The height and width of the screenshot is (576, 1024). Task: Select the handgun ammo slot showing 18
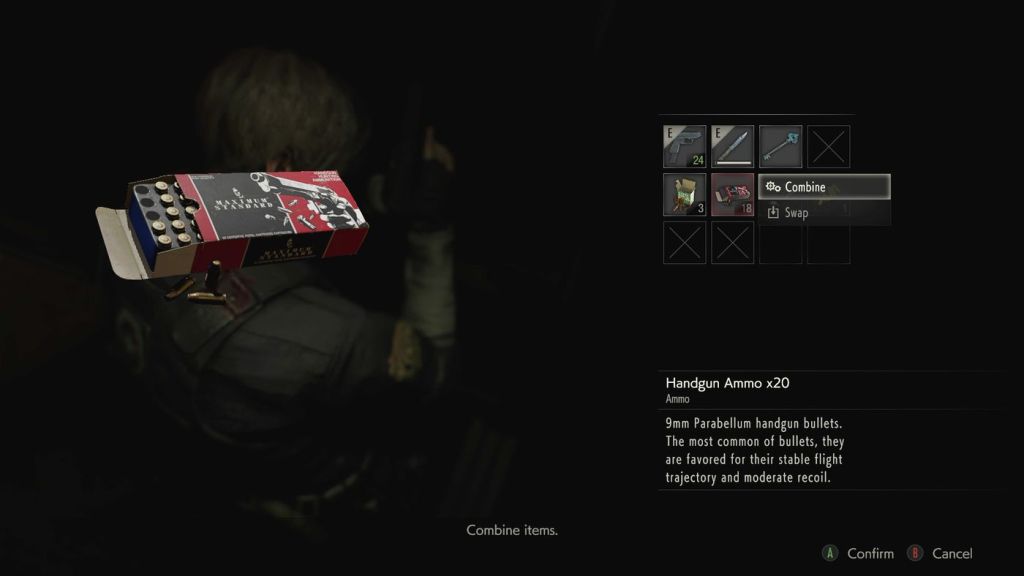(732, 194)
